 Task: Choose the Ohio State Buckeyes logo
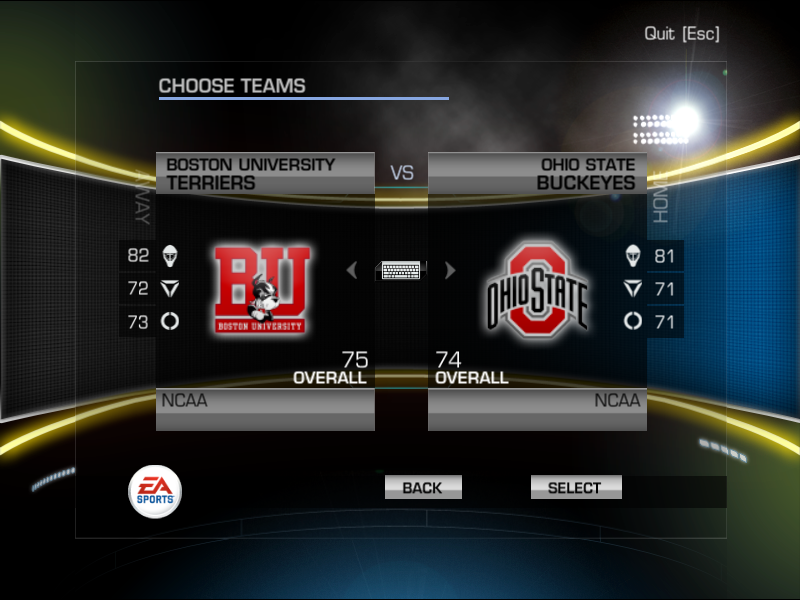pyautogui.click(x=537, y=290)
